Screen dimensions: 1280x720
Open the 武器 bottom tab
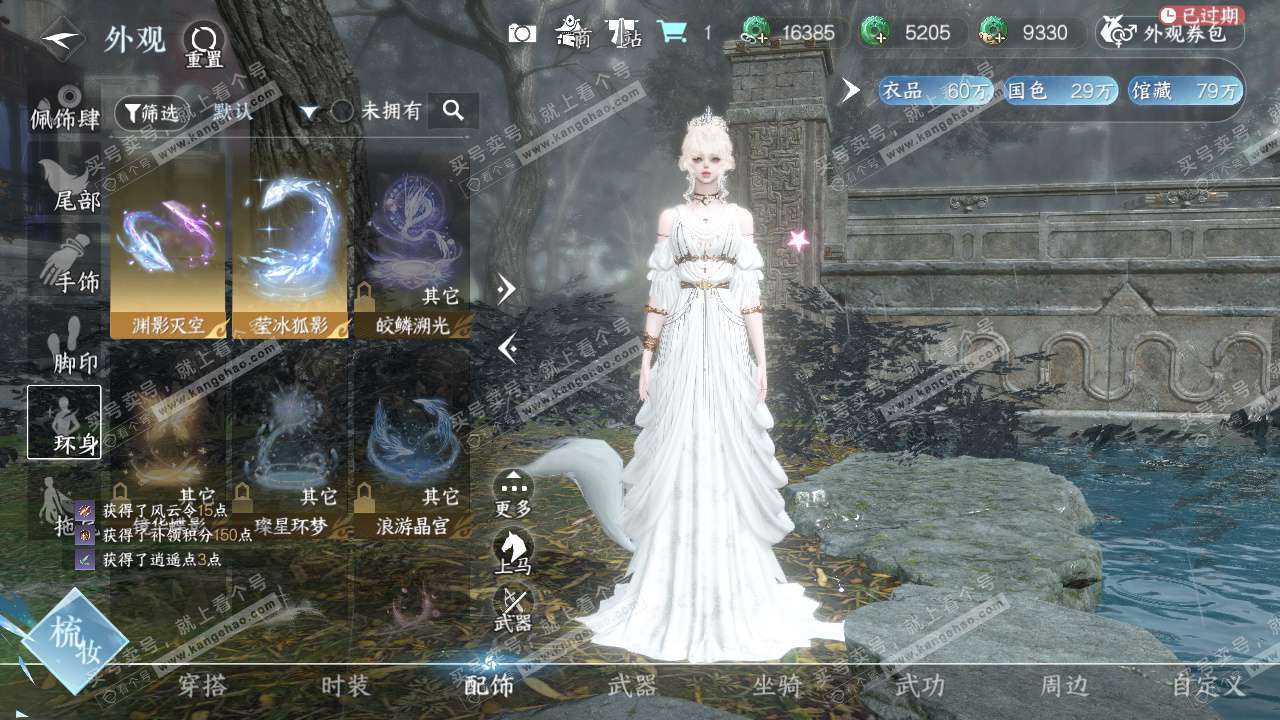pyautogui.click(x=632, y=686)
